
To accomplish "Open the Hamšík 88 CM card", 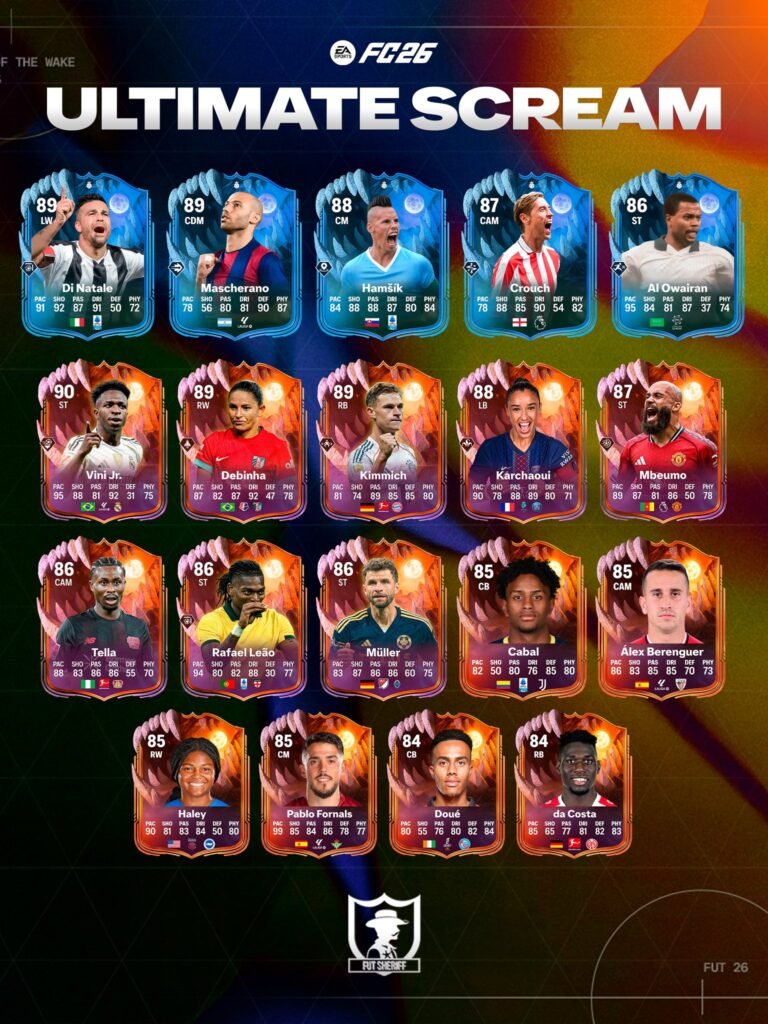I will click(x=382, y=255).
